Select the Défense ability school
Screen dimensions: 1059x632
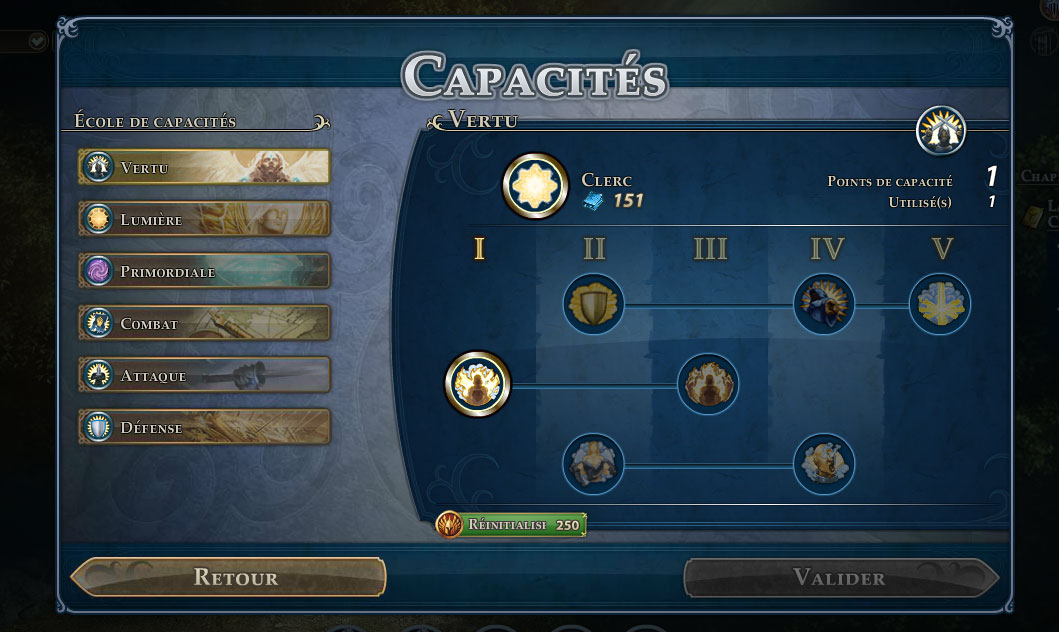pos(204,427)
